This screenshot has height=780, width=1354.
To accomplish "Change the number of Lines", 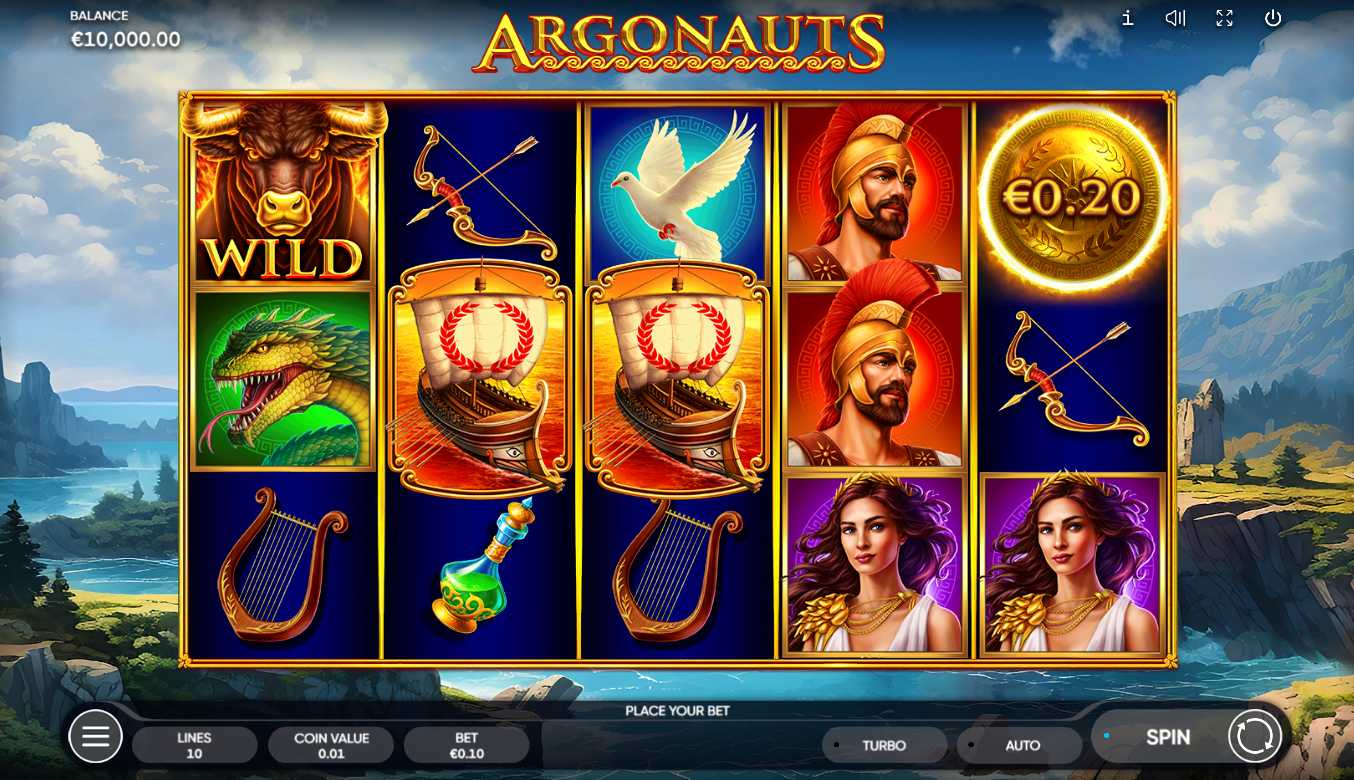I will point(194,745).
